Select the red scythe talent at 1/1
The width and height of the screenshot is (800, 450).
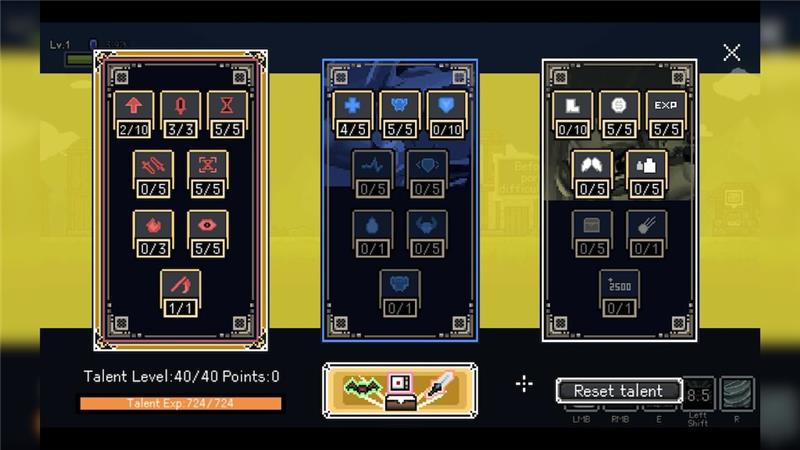click(180, 288)
